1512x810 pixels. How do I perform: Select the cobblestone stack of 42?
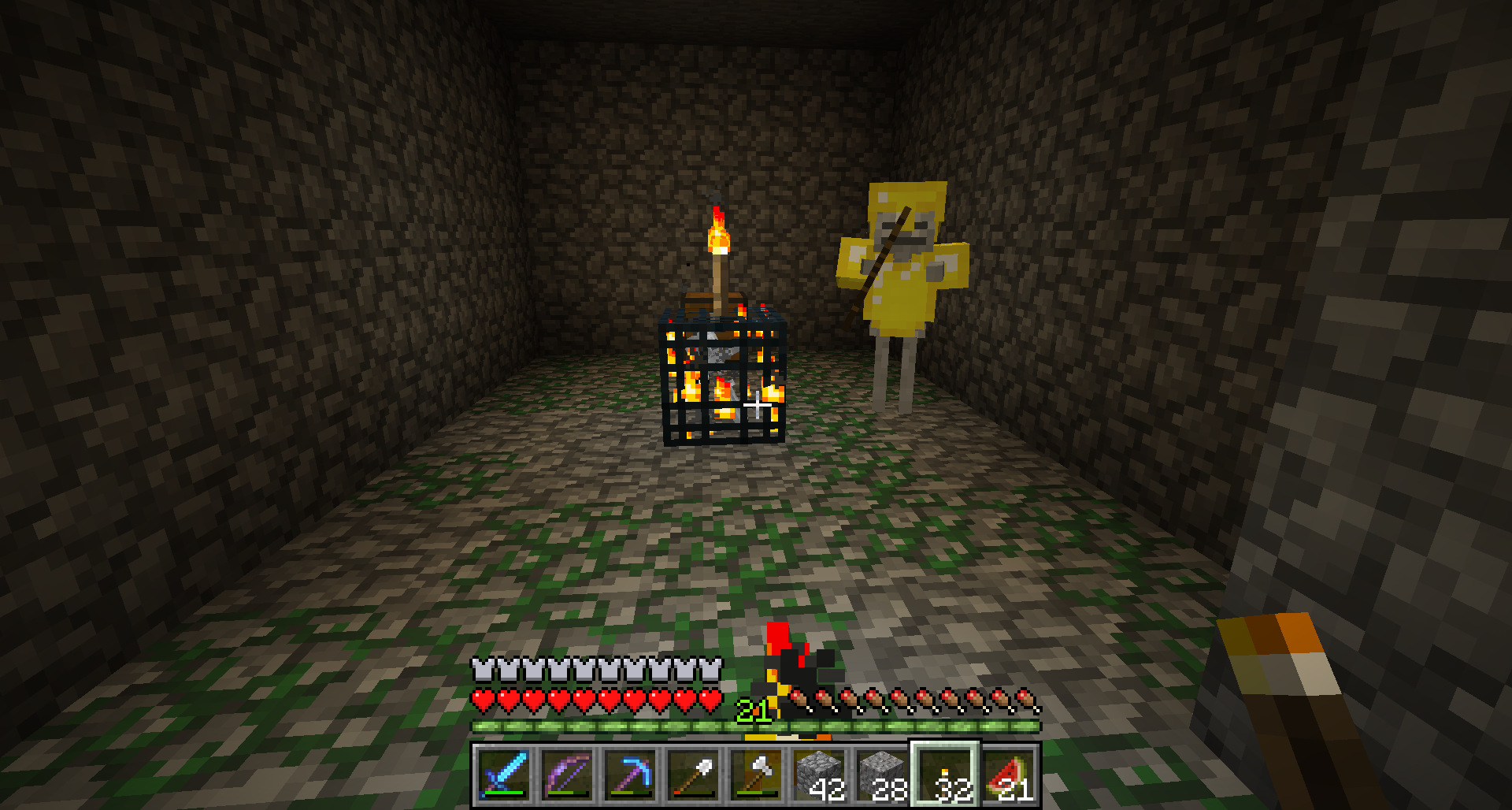point(819,775)
